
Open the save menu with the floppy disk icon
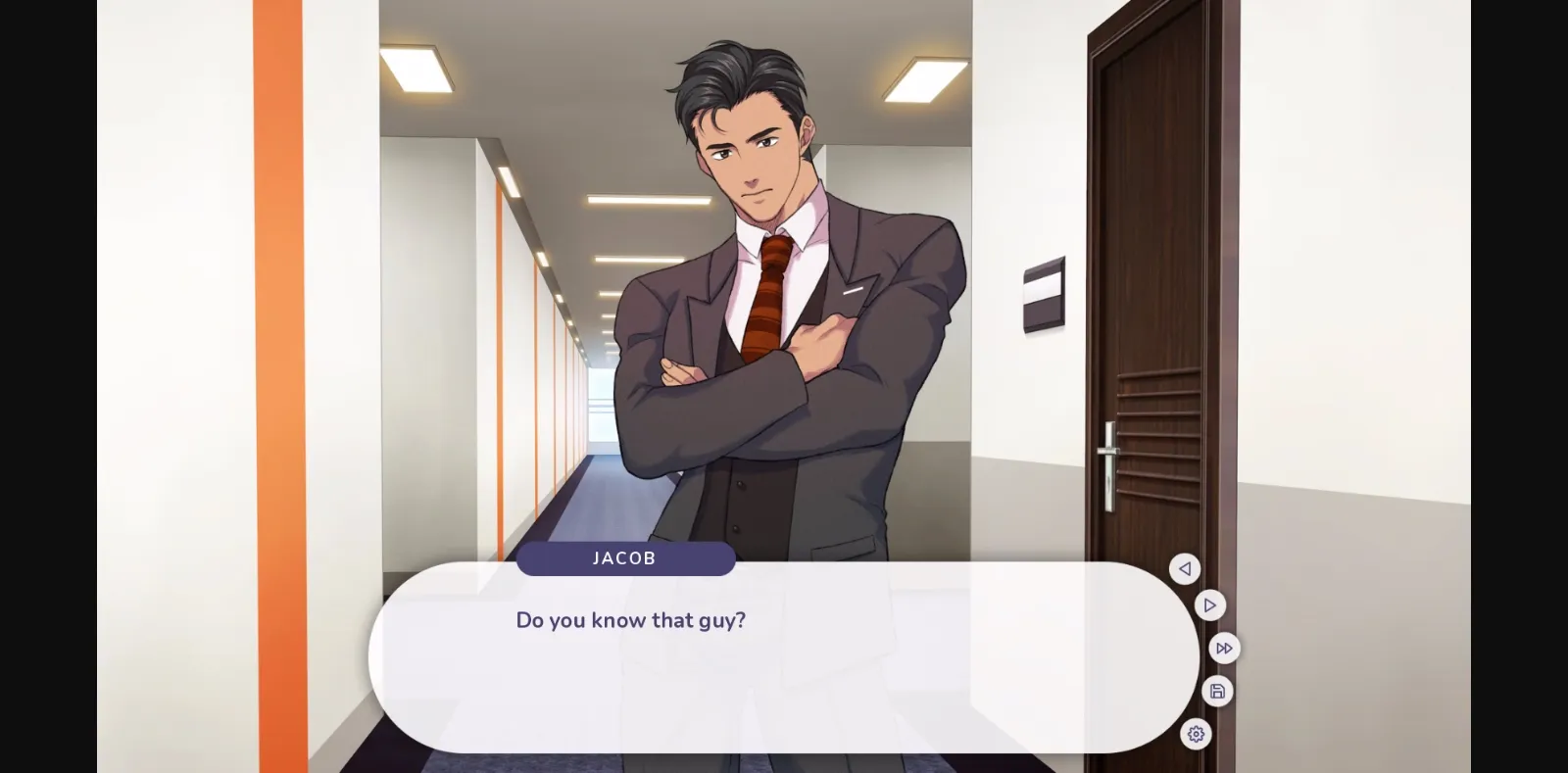click(x=1217, y=691)
